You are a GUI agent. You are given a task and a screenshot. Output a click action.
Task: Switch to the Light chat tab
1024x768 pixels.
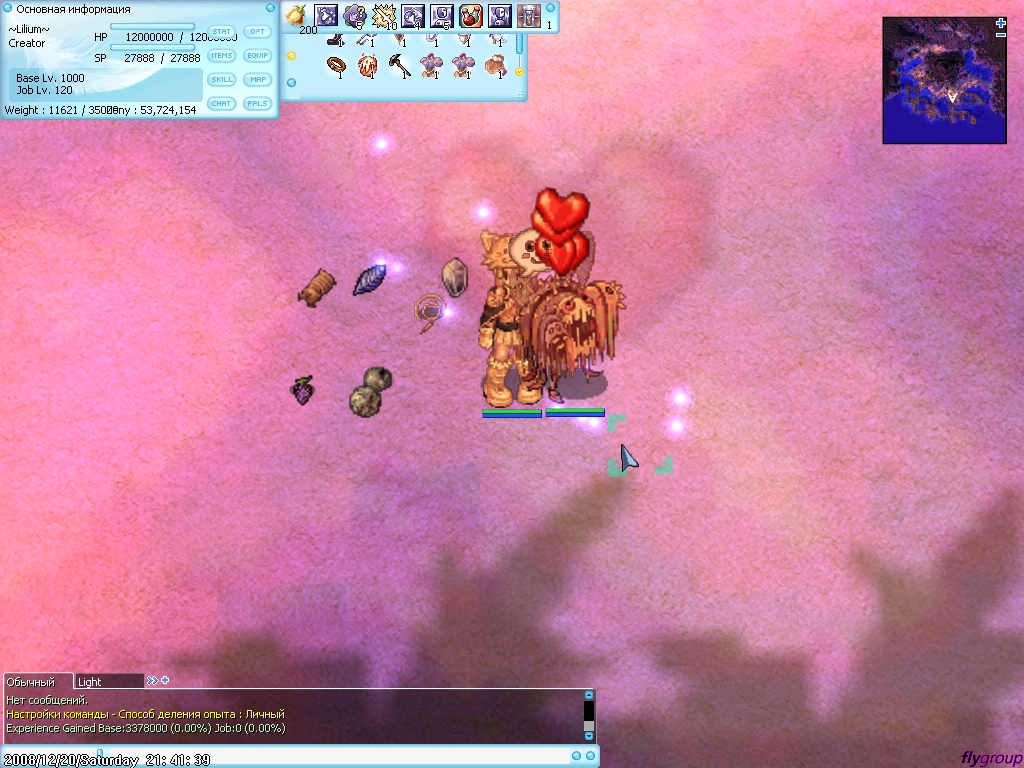[x=108, y=682]
